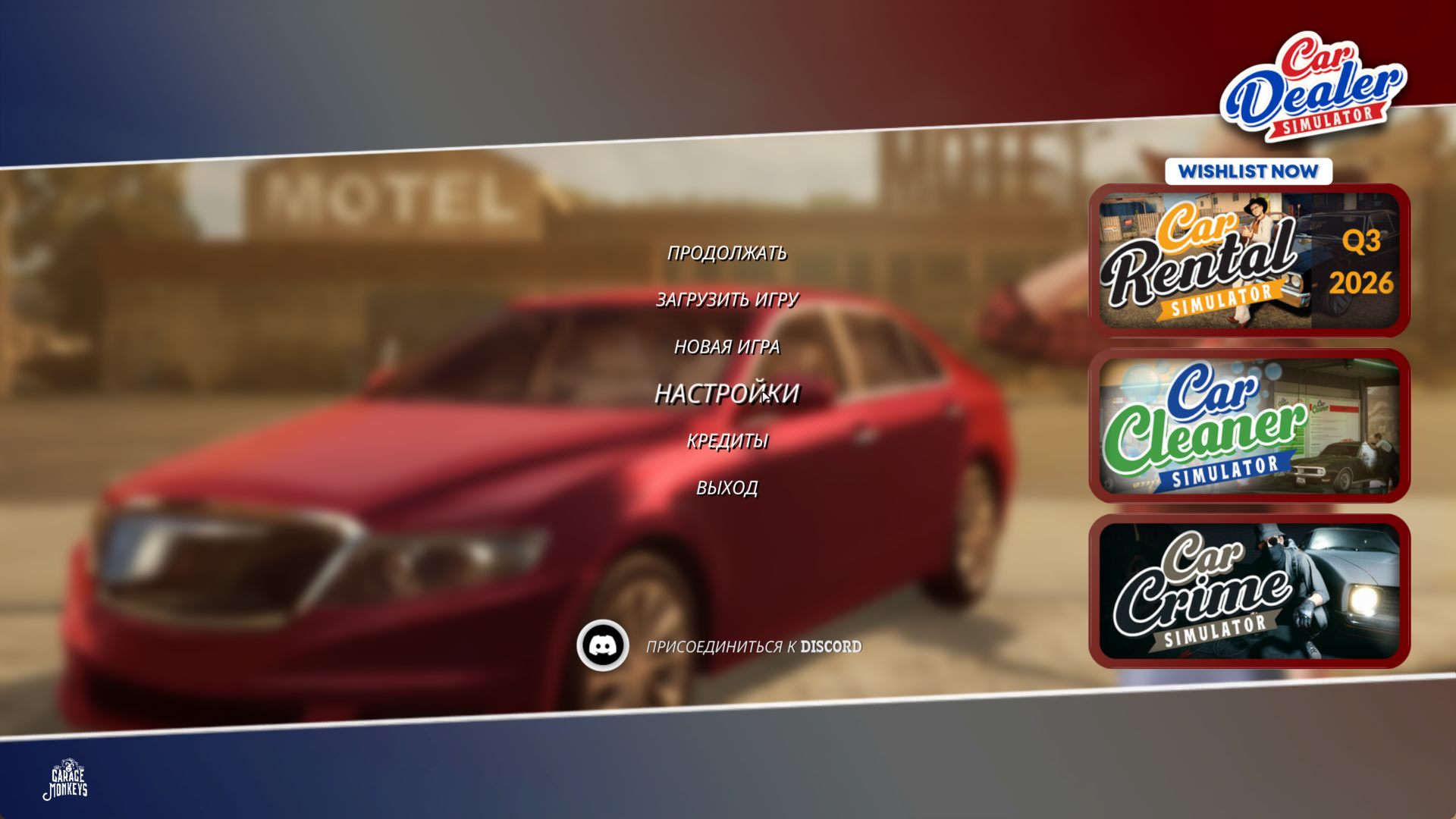Choose ВЫХОД to exit the game
The width and height of the screenshot is (1456, 819).
(x=726, y=488)
